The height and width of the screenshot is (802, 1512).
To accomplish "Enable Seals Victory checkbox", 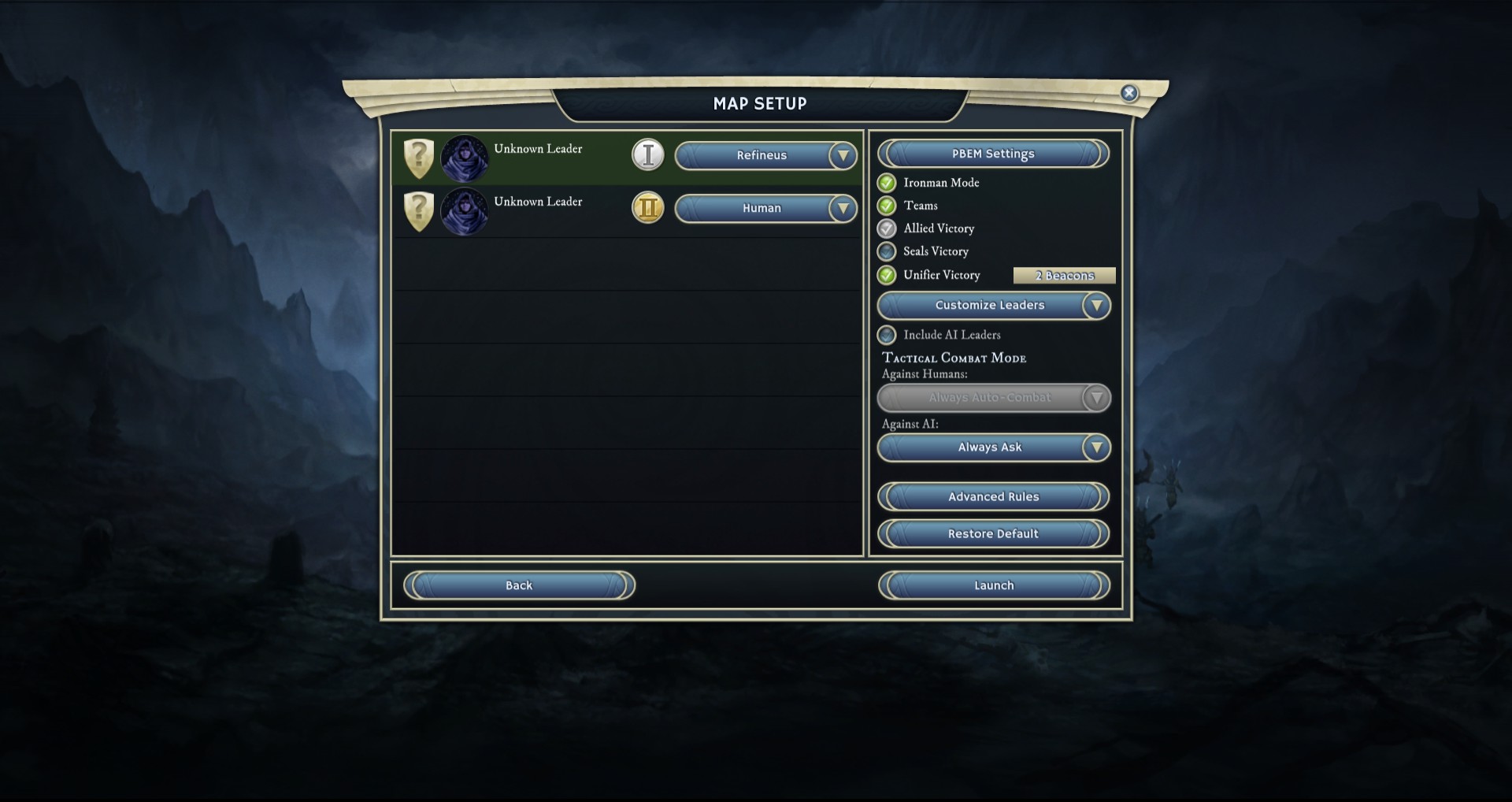I will 888,251.
